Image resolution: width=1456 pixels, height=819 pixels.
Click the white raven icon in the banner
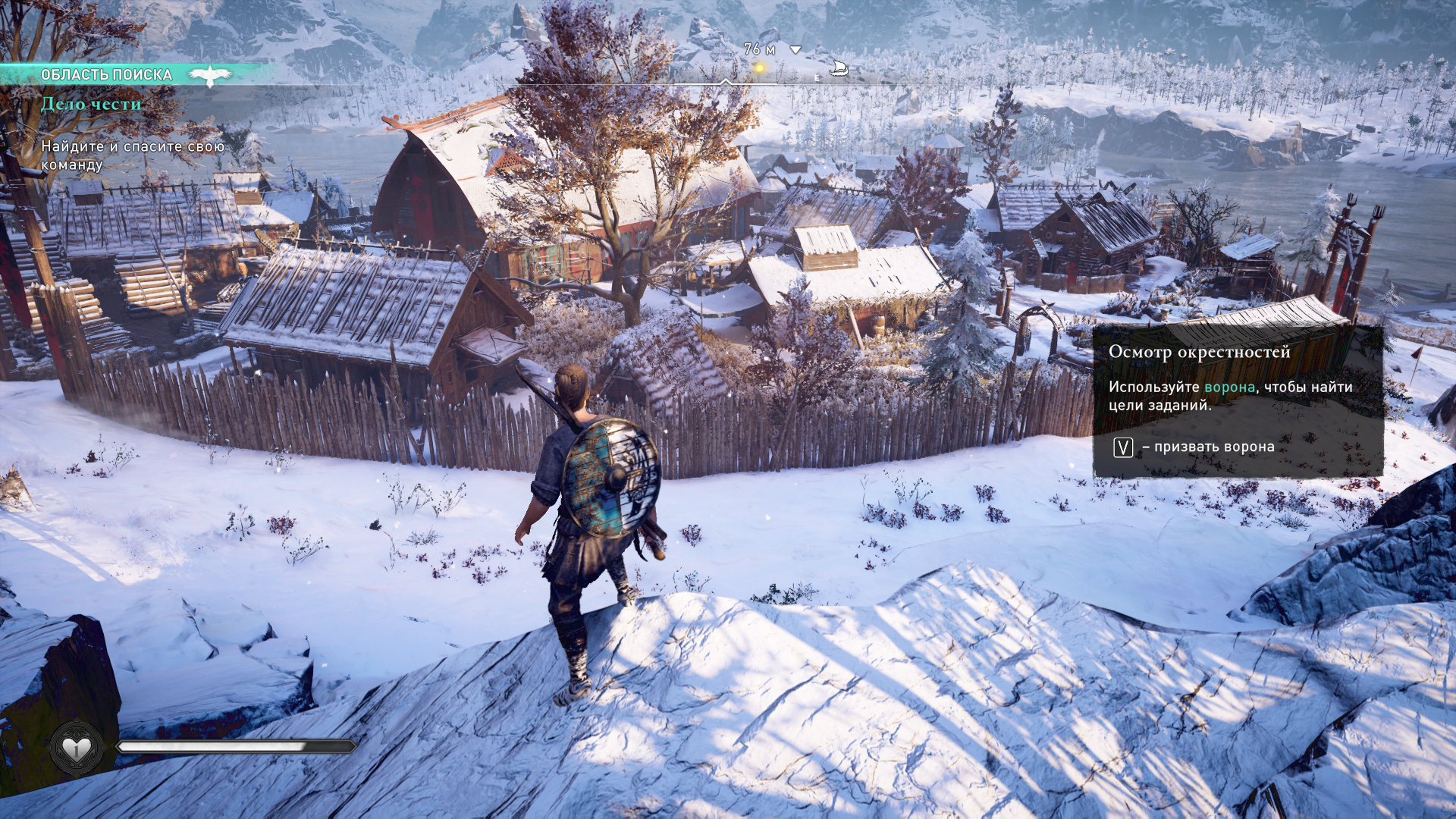coord(209,74)
